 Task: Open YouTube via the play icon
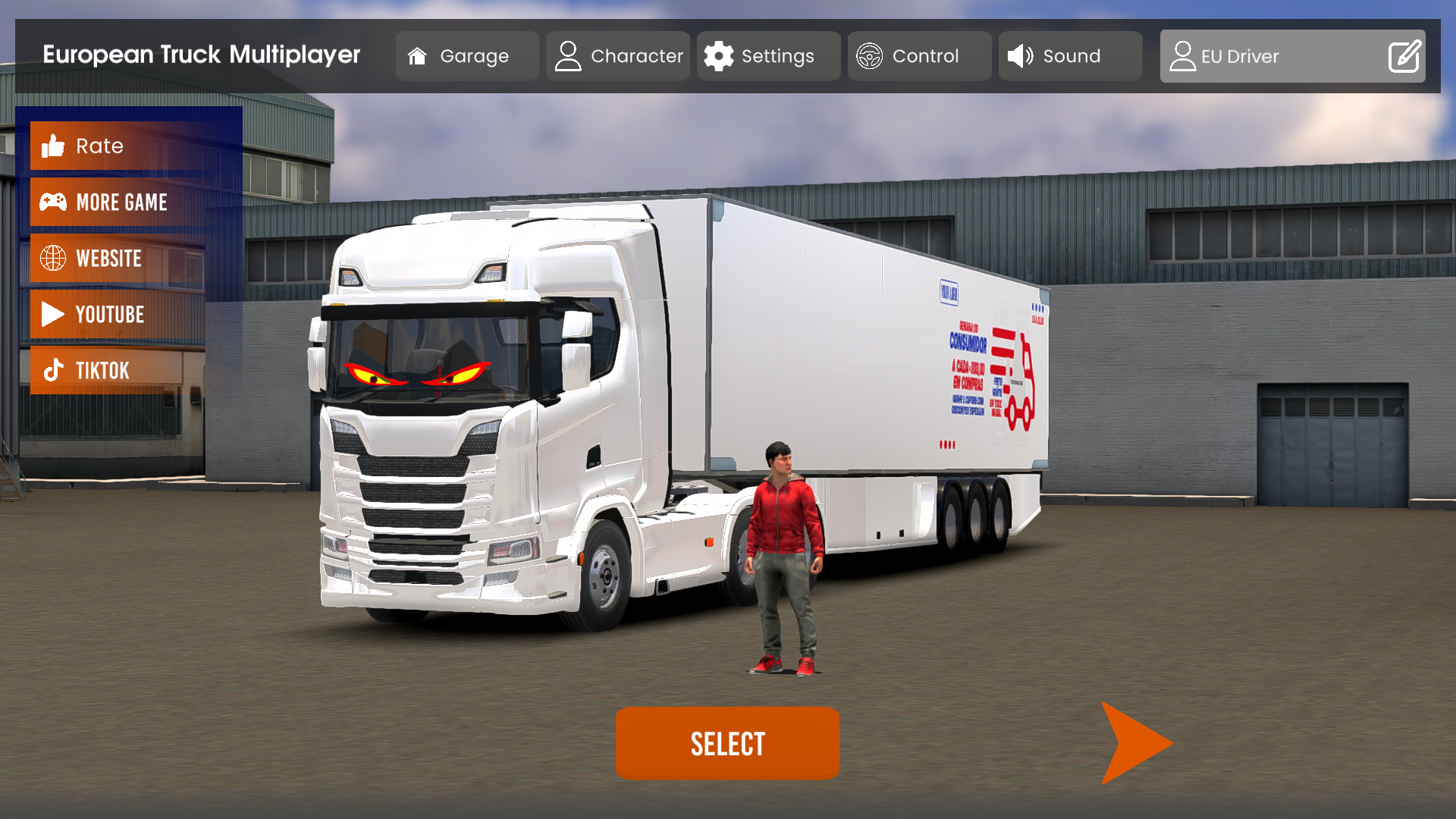point(52,314)
